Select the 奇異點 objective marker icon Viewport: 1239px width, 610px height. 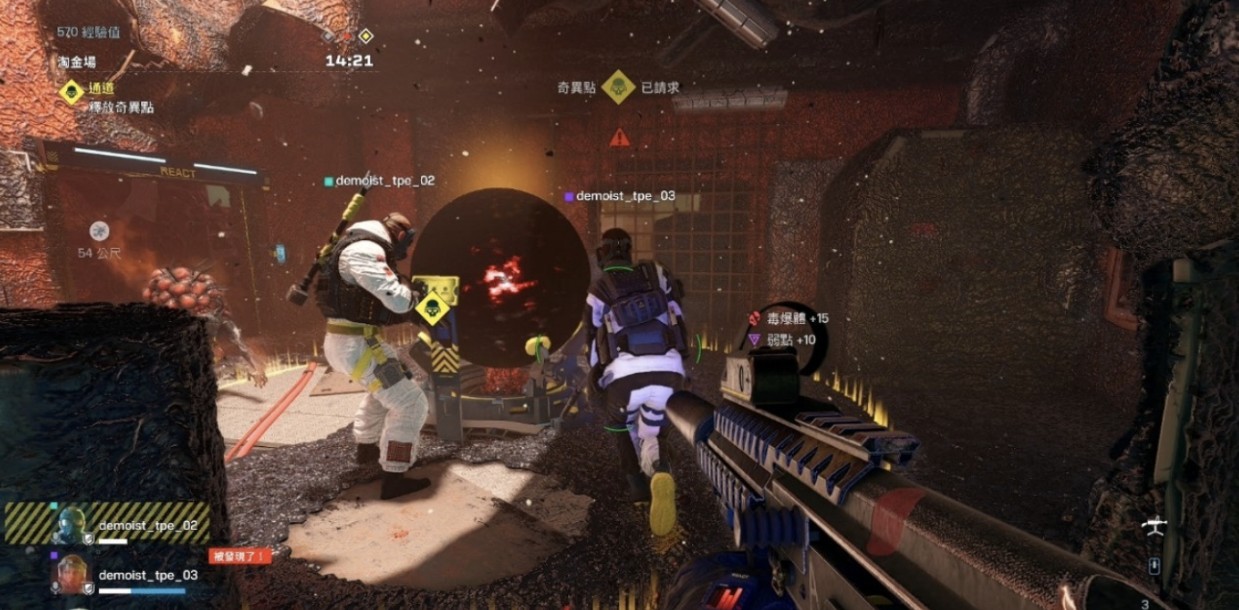coord(618,87)
